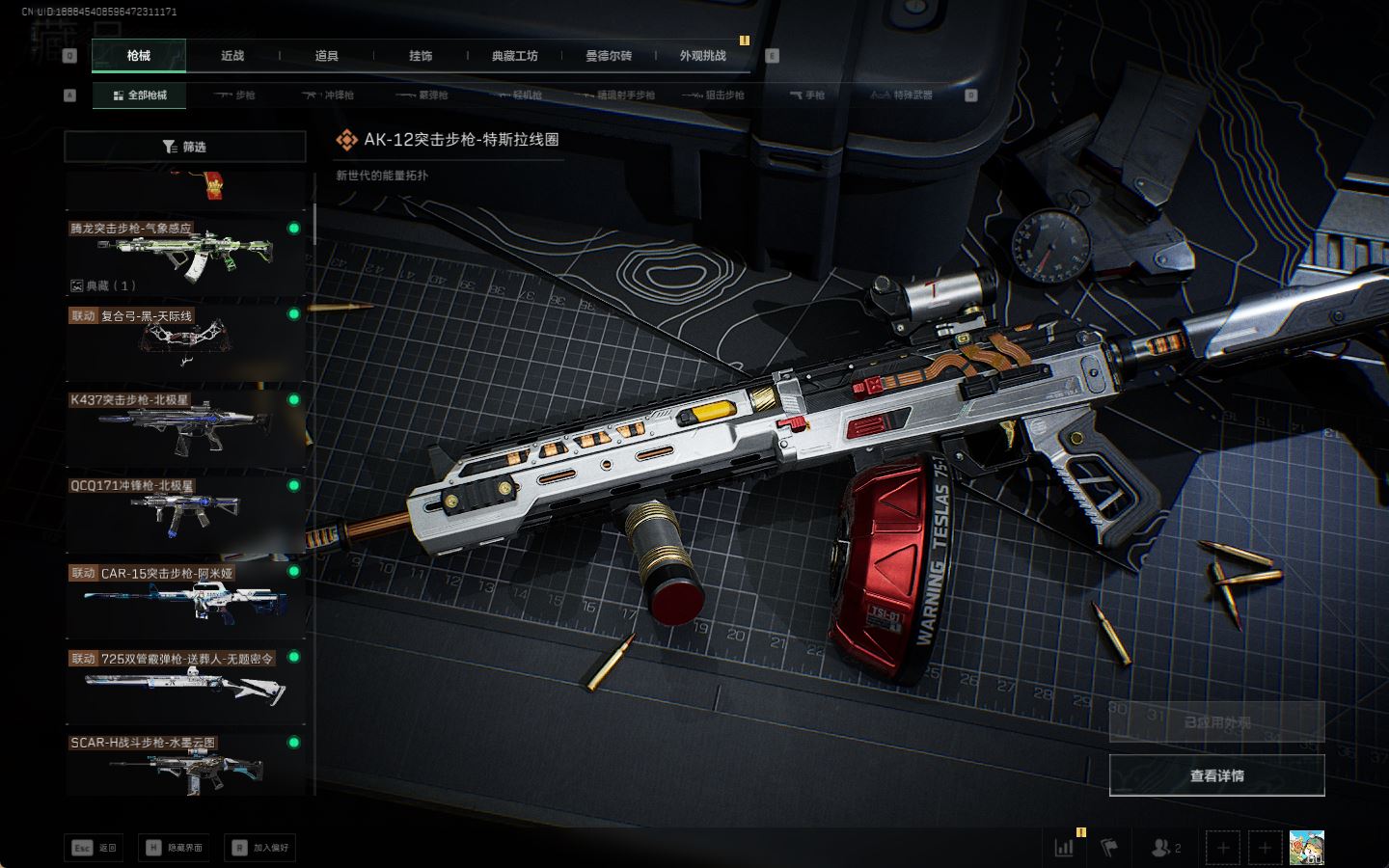Select the 腾龙突击步枪-气象感应 skin

click(x=184, y=255)
